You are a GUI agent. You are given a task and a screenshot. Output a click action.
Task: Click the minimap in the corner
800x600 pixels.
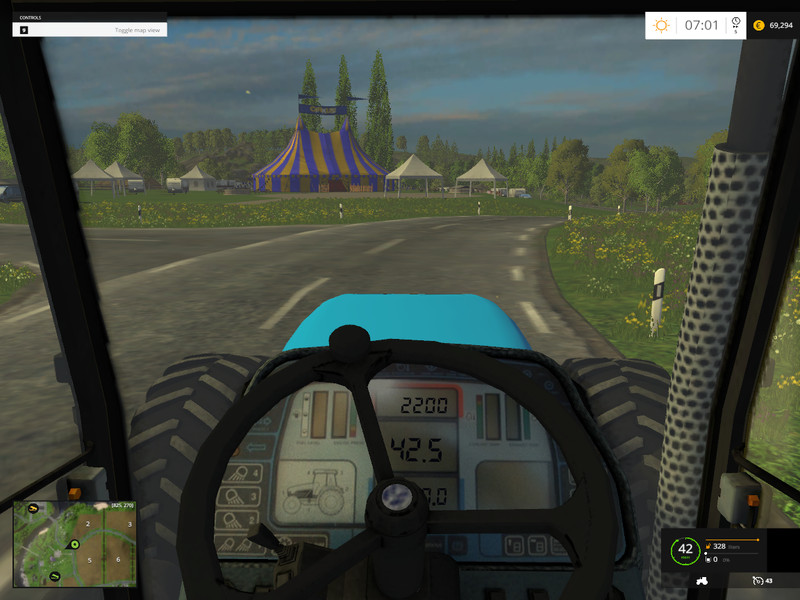click(74, 544)
